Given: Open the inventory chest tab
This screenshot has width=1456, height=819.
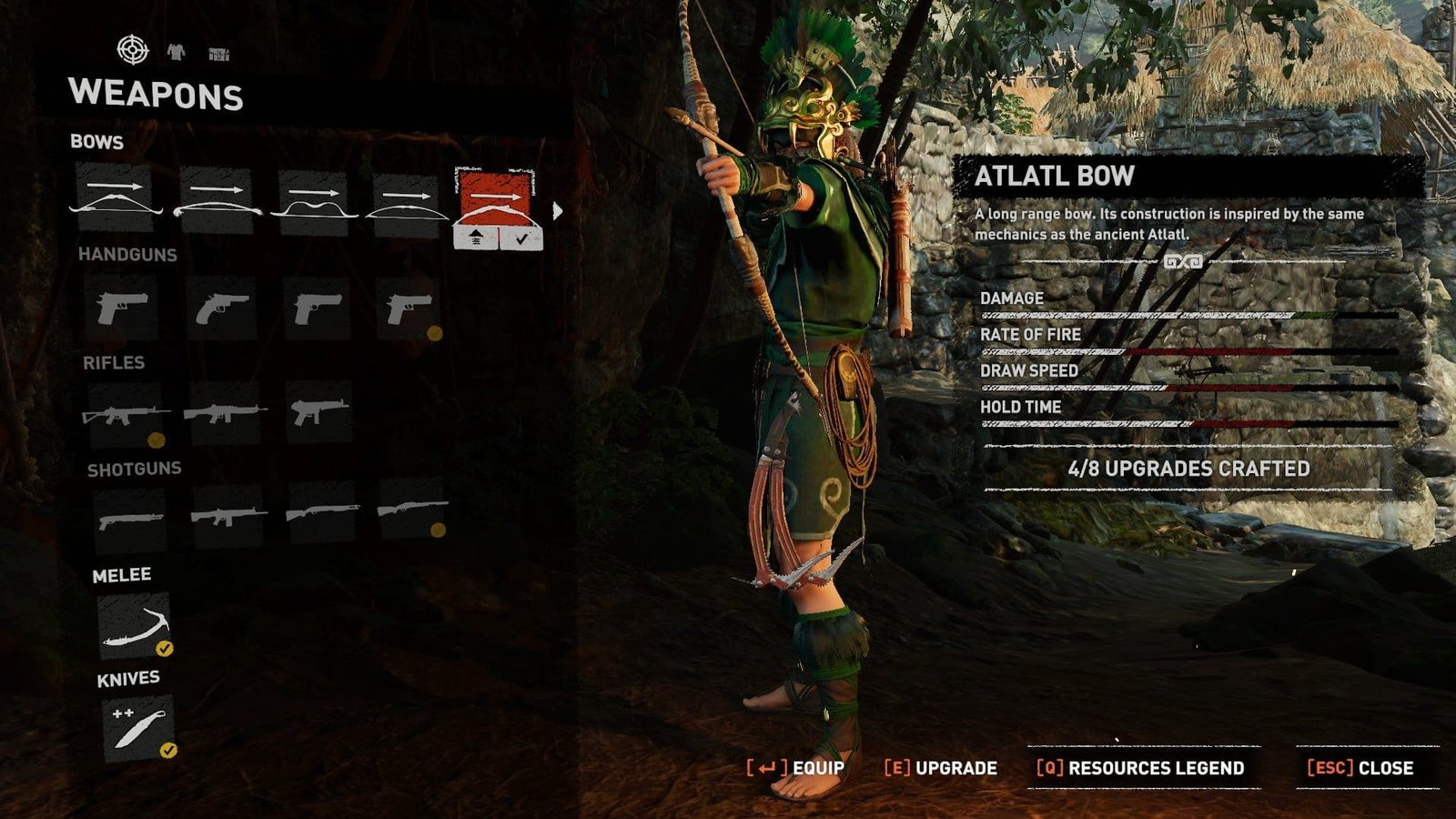Looking at the screenshot, I should (218, 55).
